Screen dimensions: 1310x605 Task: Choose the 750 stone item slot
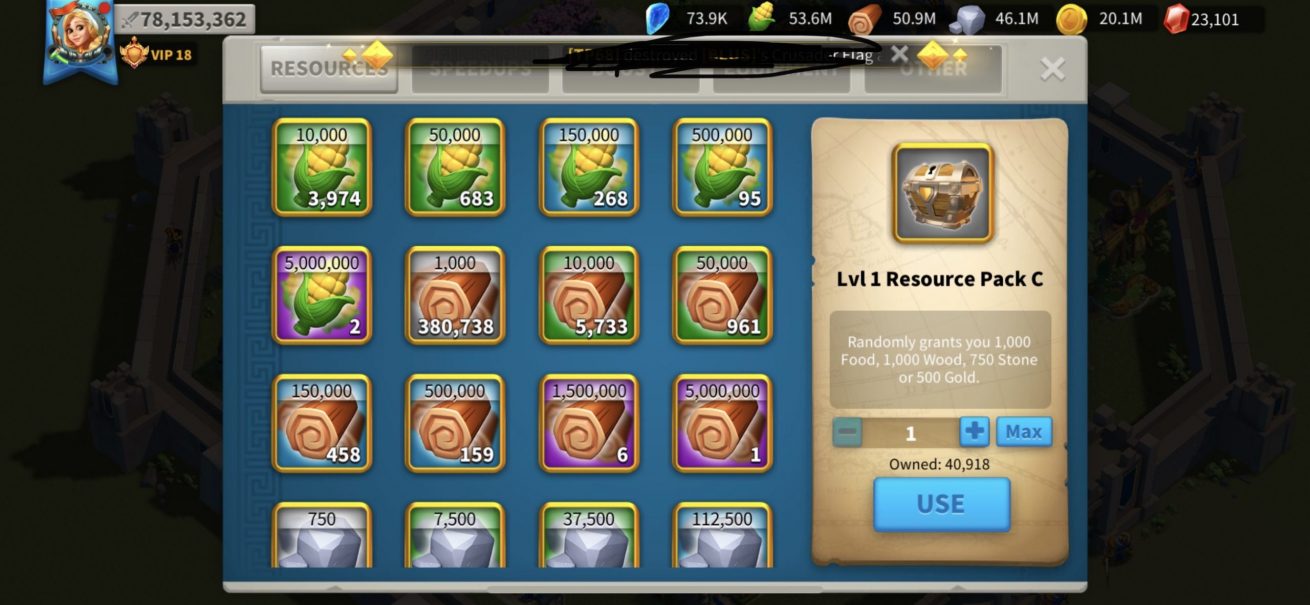[x=322, y=536]
